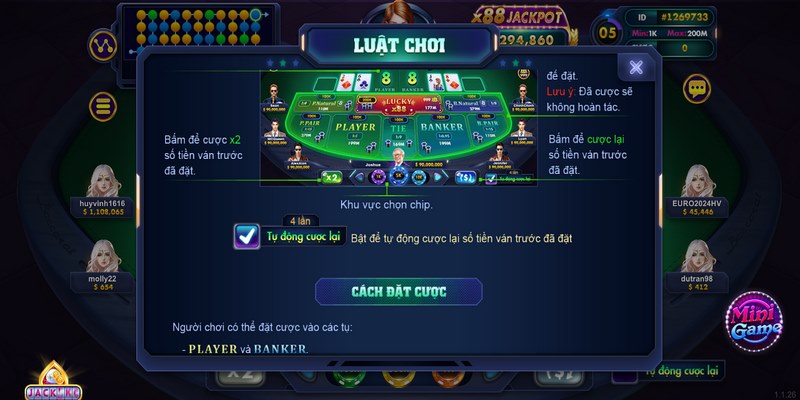Toggle the Tự động cược lại option
Image resolution: width=800 pixels, height=400 pixels.
247,237
